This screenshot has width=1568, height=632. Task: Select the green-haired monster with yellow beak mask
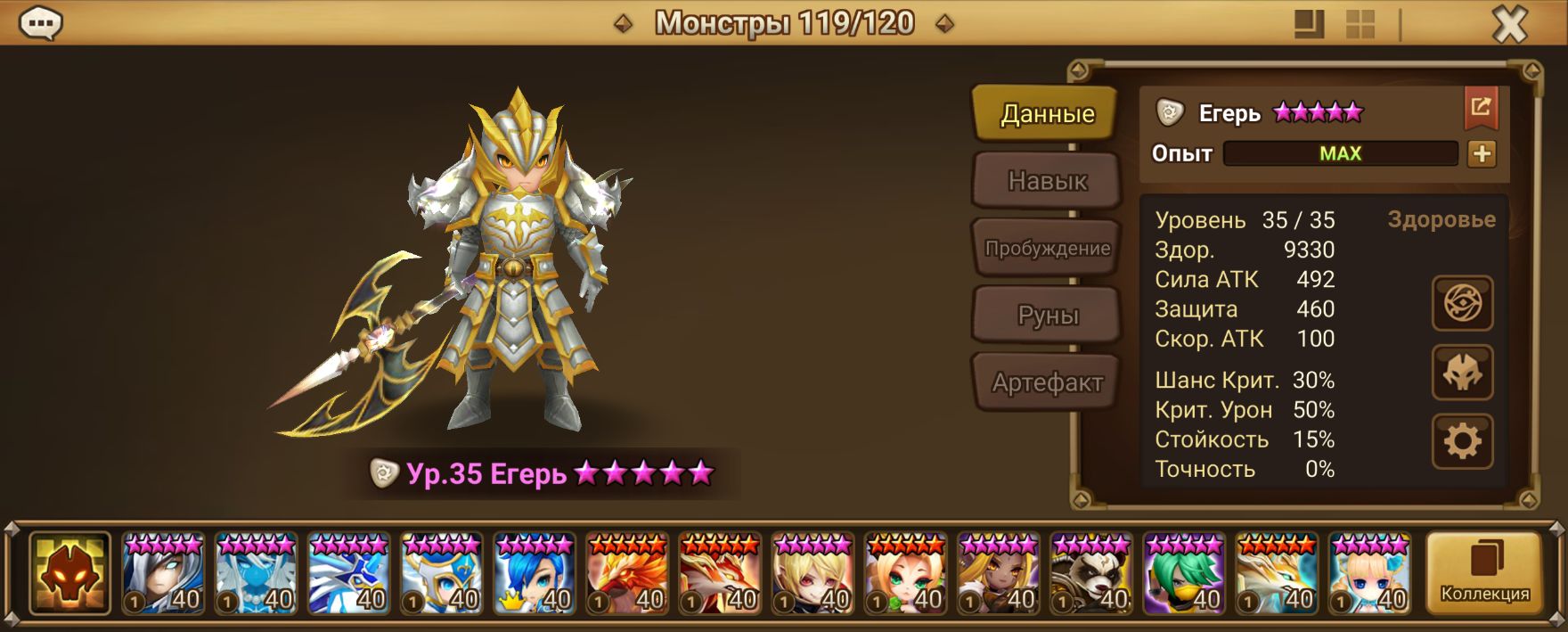1185,574
